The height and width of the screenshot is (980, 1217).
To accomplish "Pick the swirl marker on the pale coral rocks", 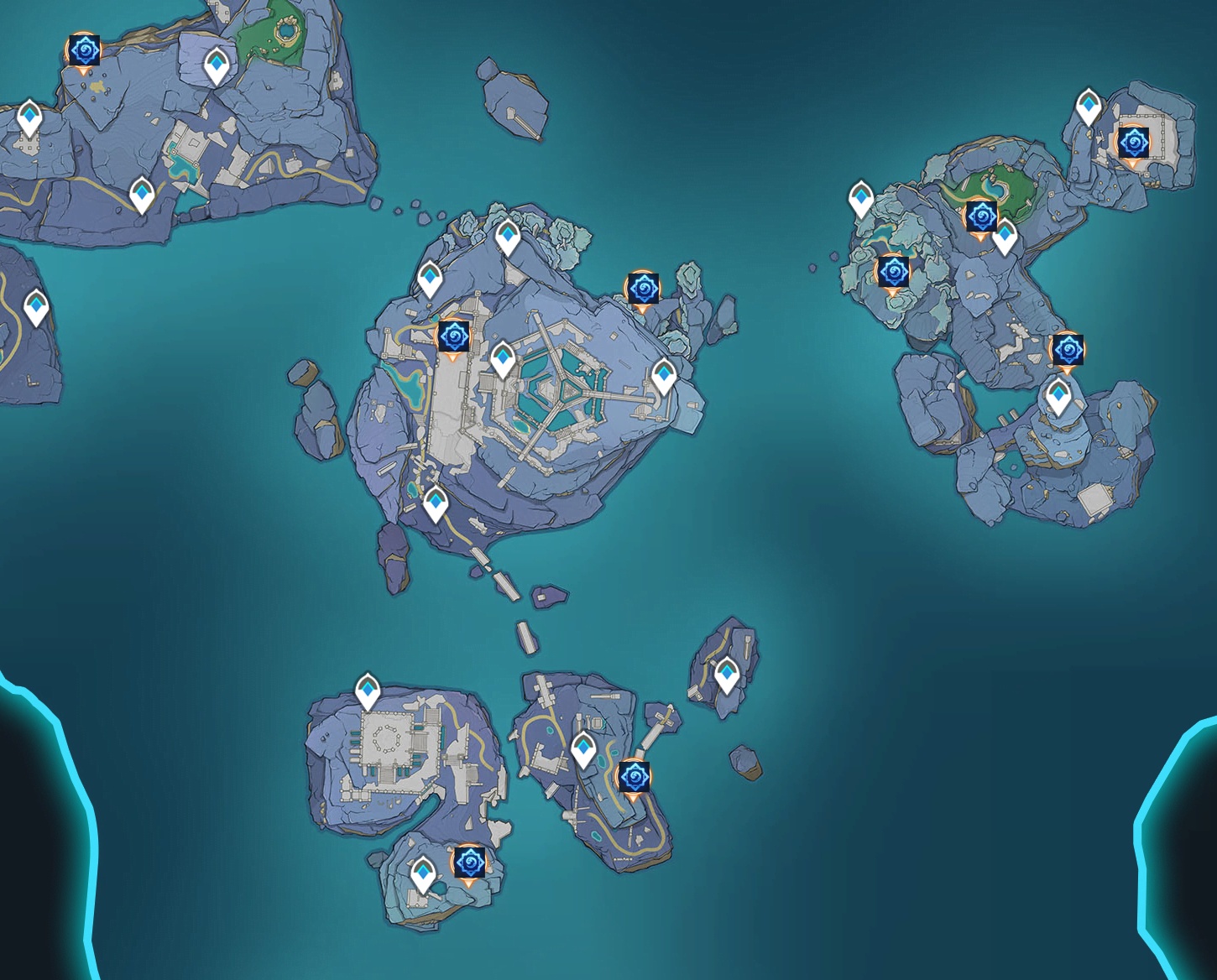I will (x=891, y=273).
